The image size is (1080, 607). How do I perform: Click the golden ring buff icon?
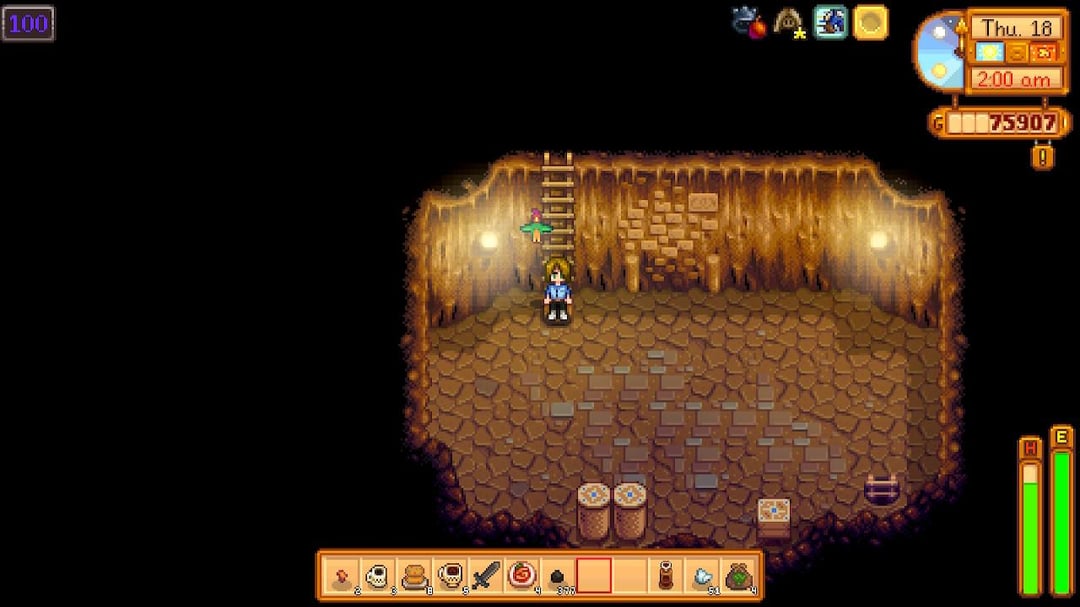[x=870, y=22]
